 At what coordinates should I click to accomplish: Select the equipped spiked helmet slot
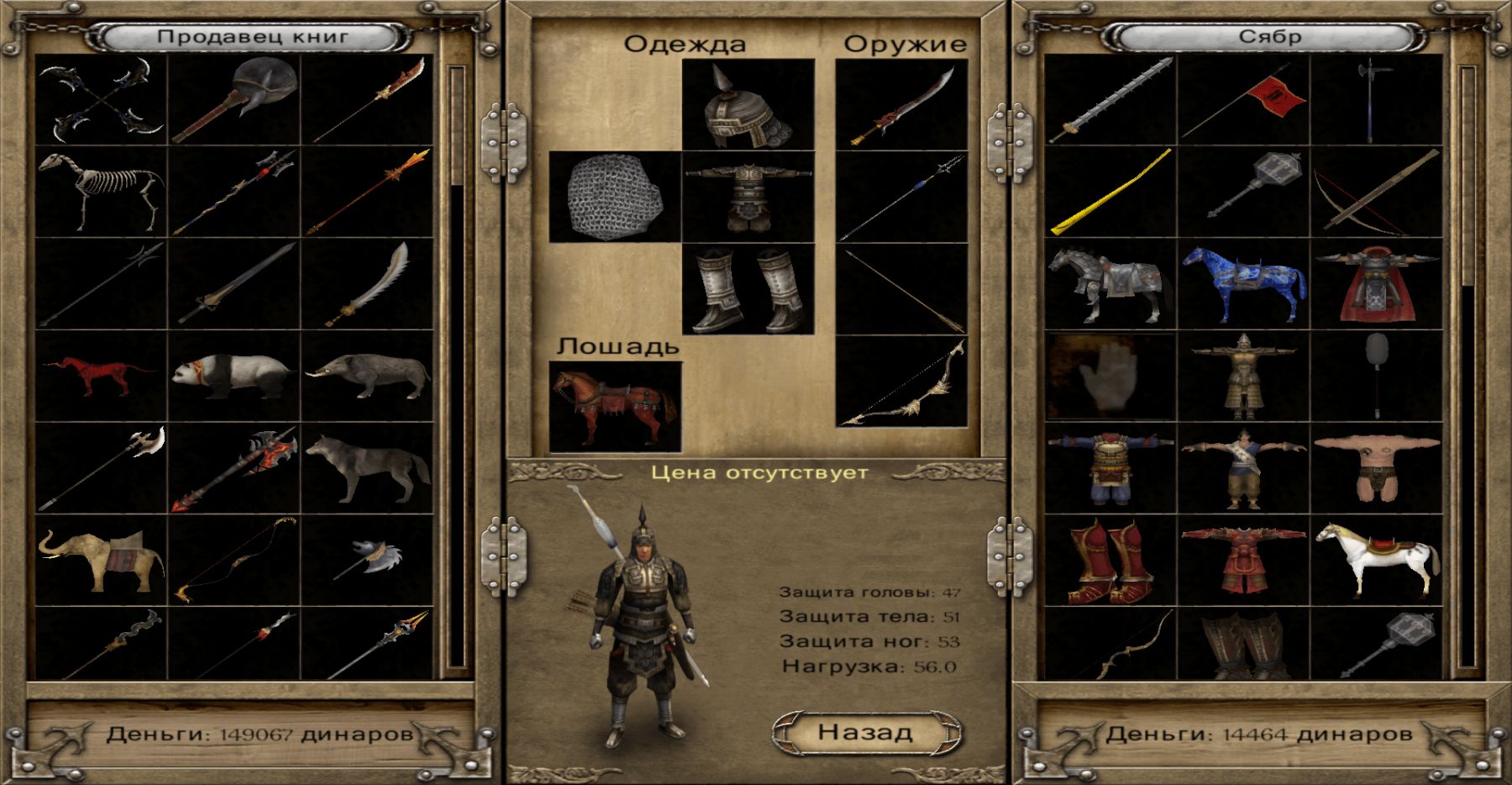[748, 104]
